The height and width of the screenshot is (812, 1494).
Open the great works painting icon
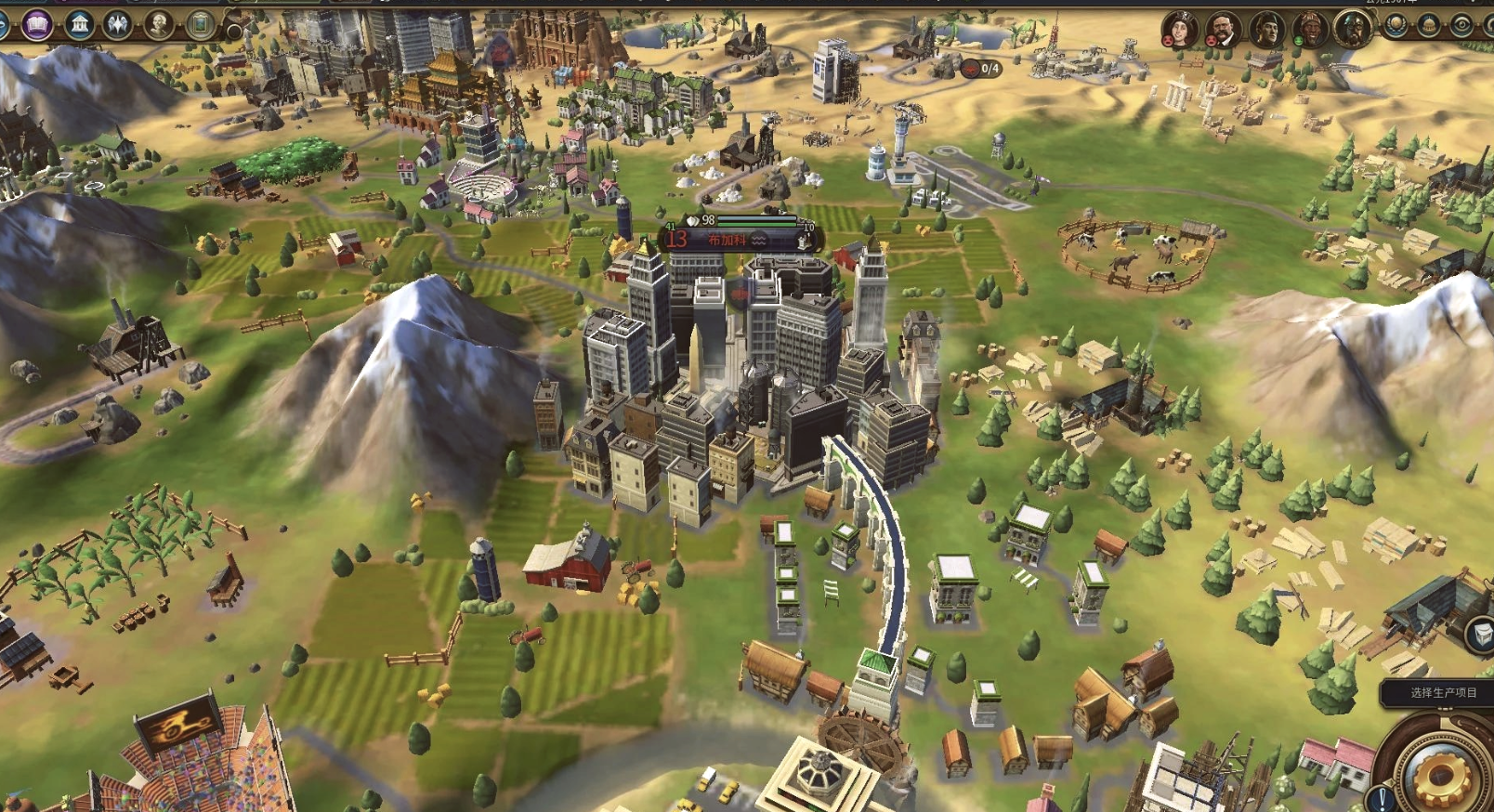point(200,24)
